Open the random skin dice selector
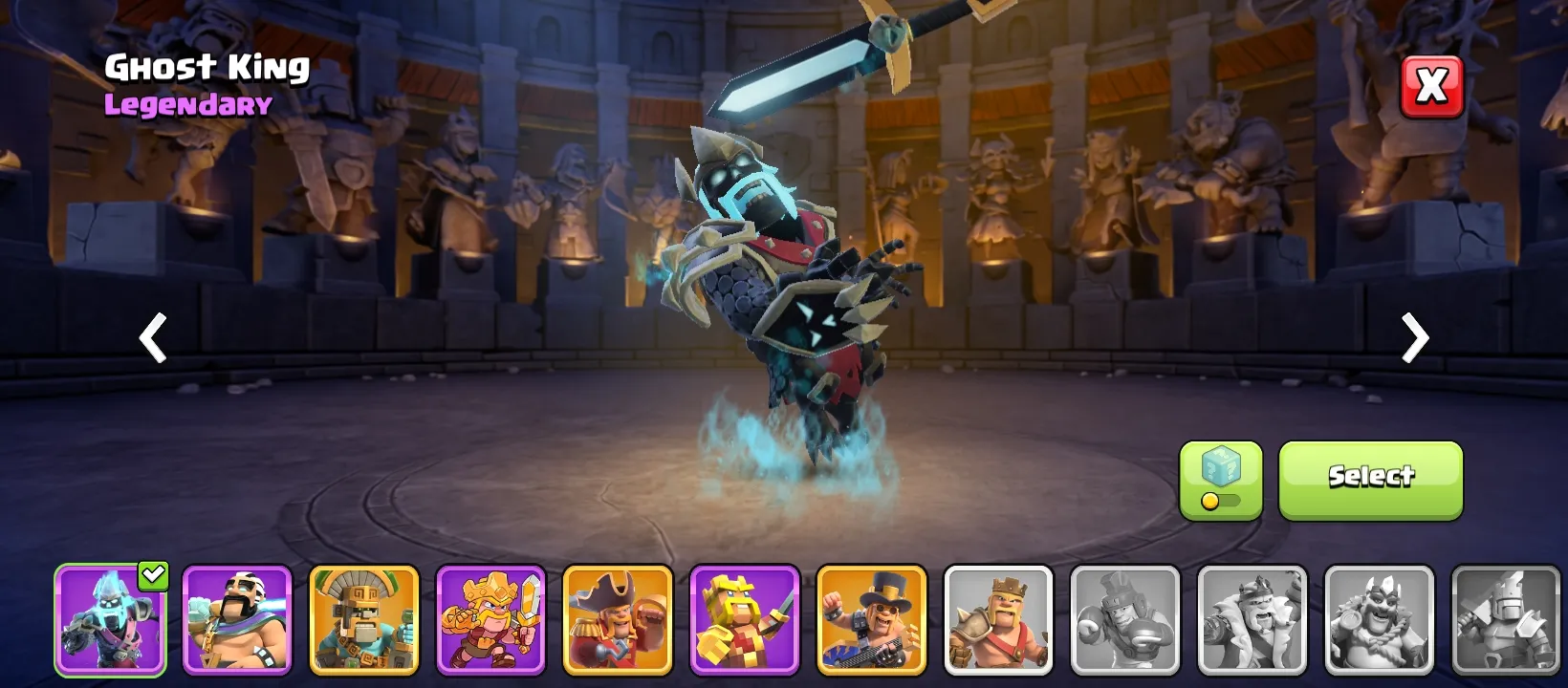This screenshot has height=688, width=1568. tap(1221, 468)
